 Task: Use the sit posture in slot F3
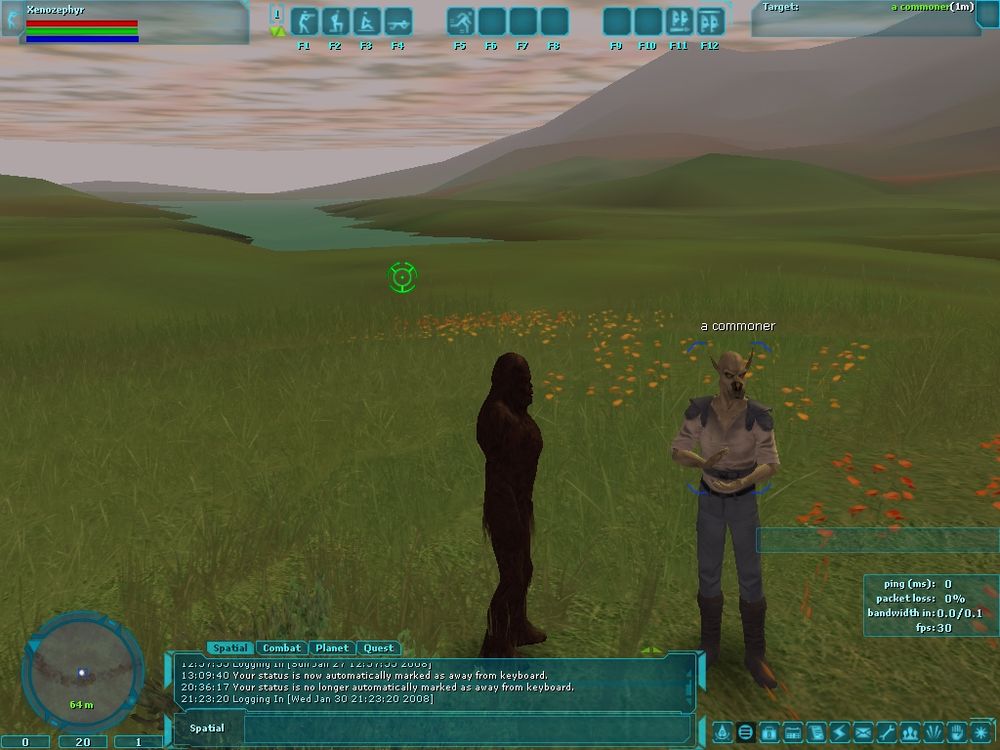(367, 22)
